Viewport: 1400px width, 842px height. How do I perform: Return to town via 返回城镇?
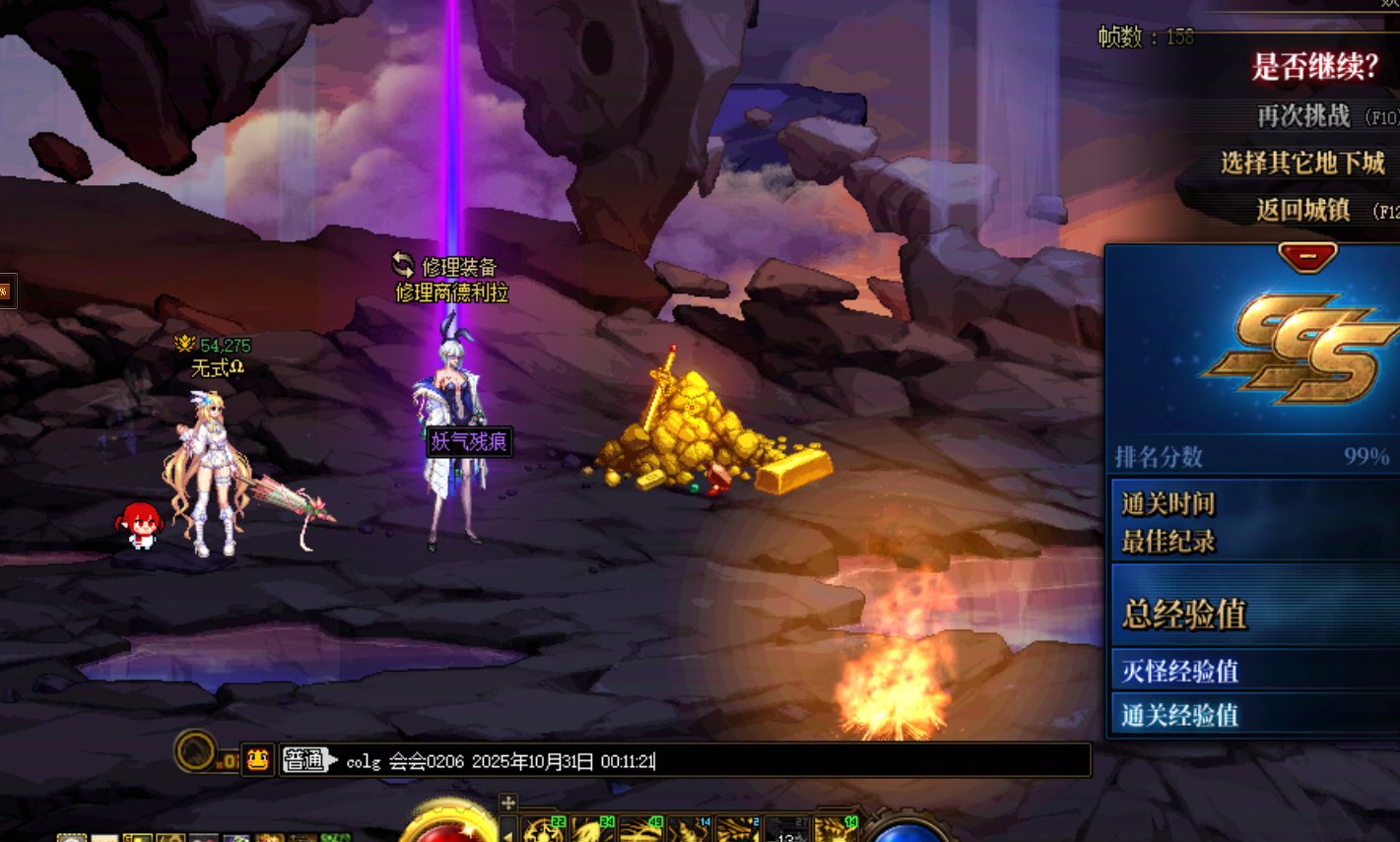tap(1302, 210)
